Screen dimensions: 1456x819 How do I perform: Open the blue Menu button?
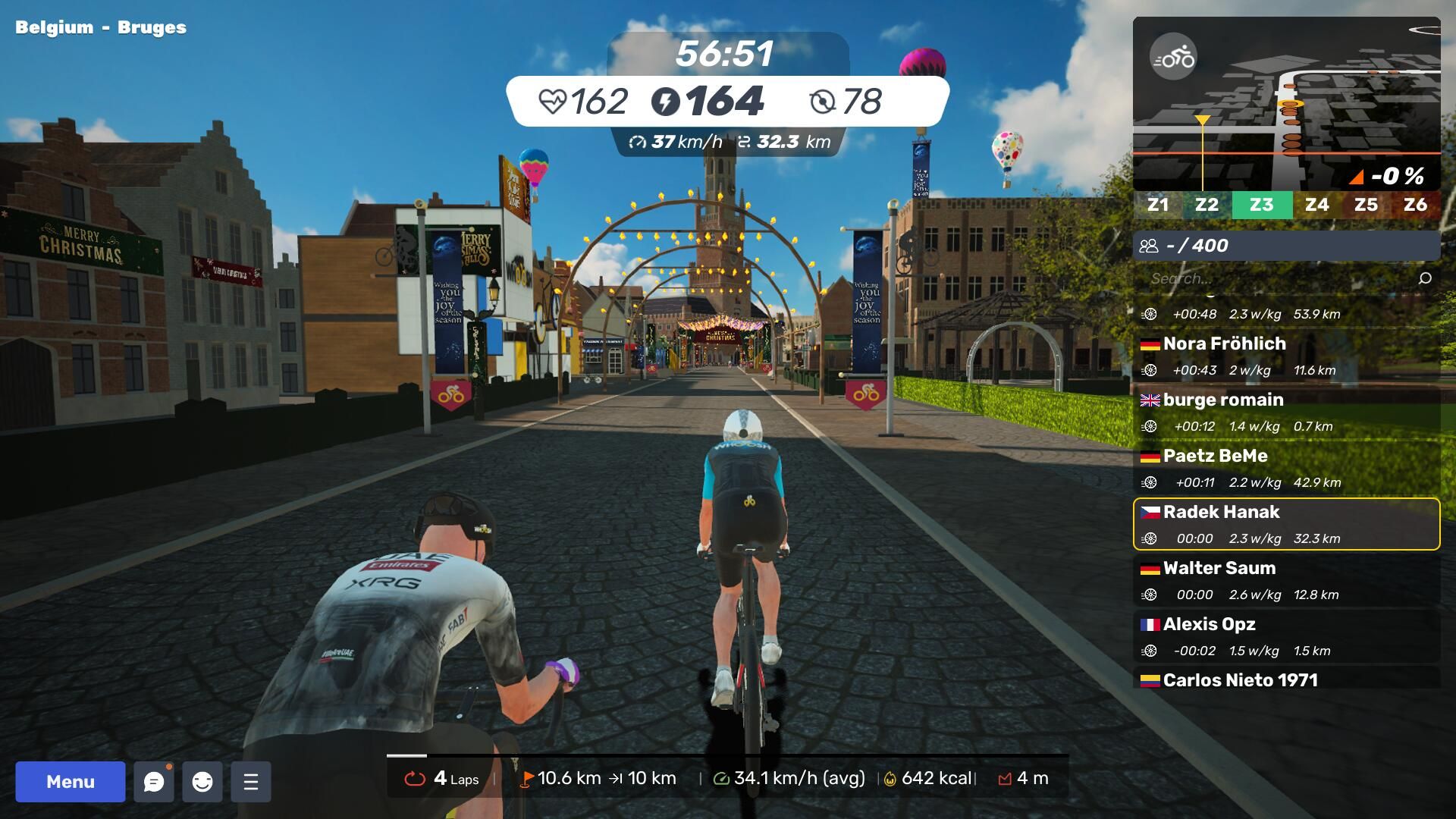[71, 782]
